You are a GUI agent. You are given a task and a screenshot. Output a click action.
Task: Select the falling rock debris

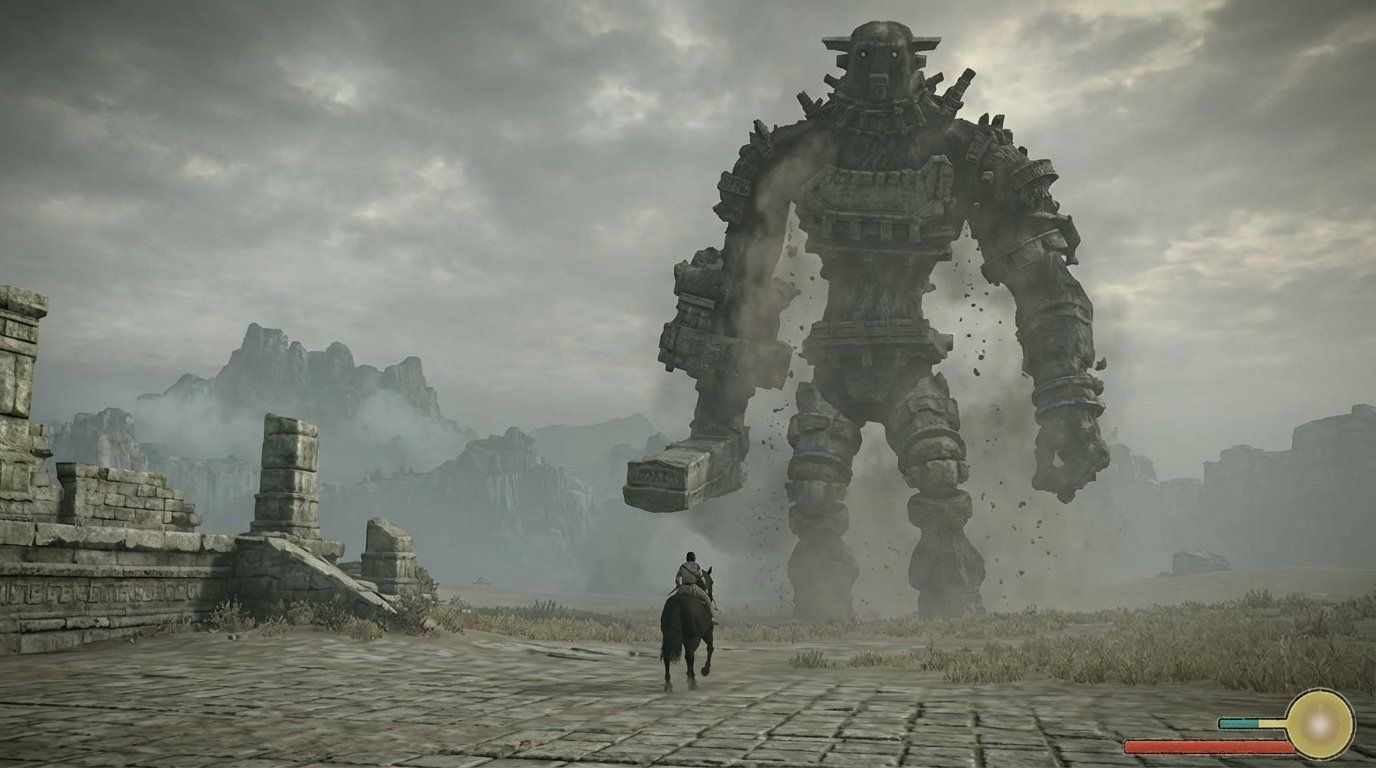[x=975, y=330]
